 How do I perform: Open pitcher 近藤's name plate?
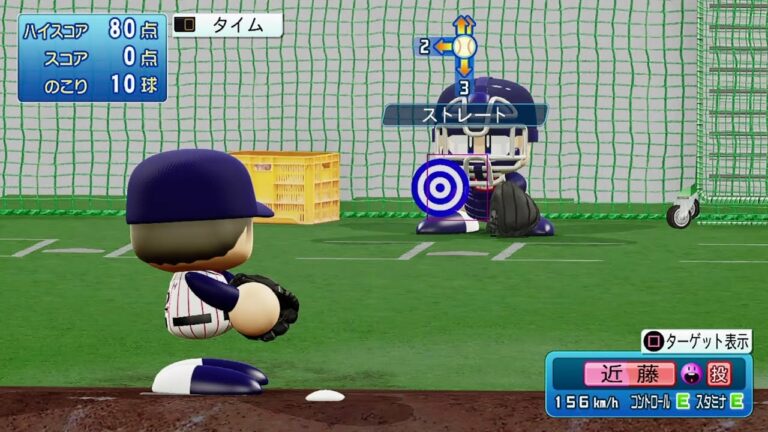point(630,375)
